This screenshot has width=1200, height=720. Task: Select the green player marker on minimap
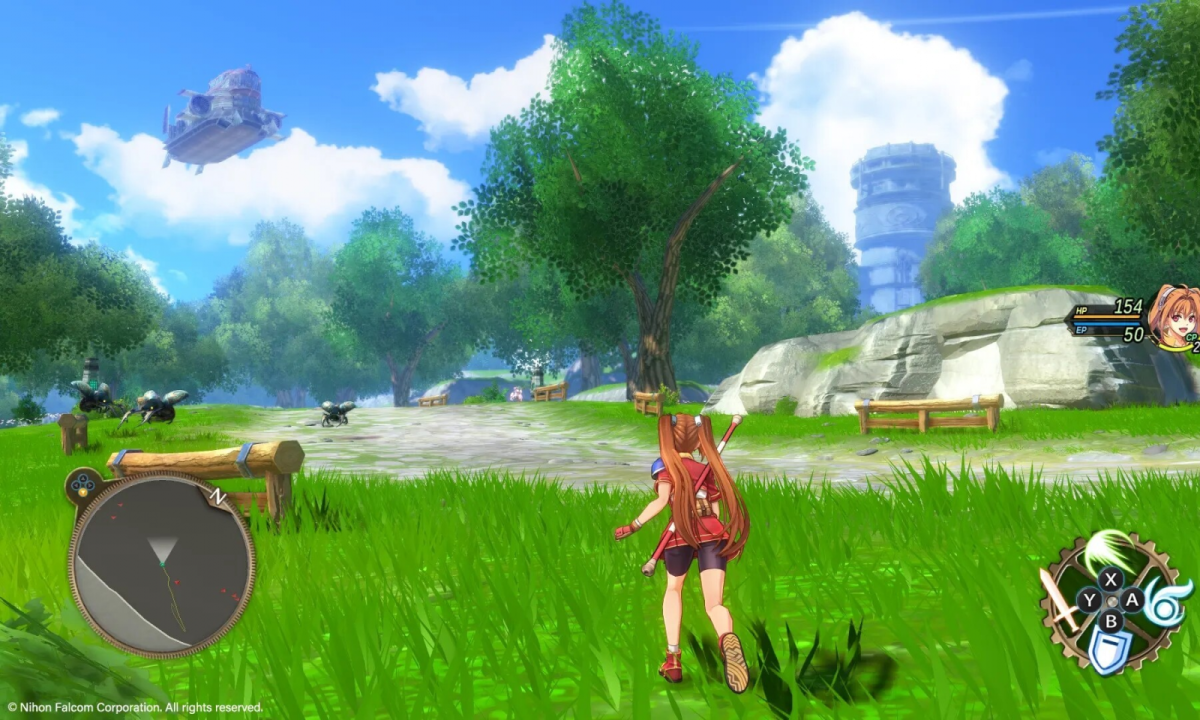click(x=161, y=565)
